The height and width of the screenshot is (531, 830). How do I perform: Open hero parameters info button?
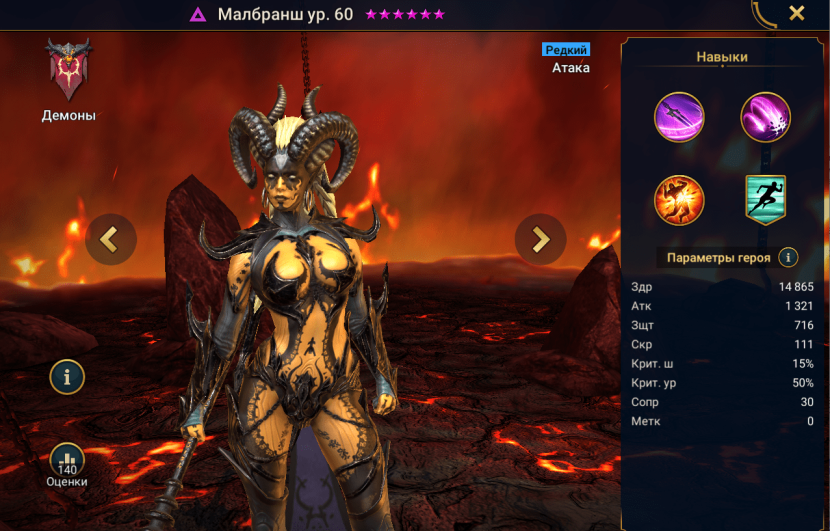(x=788, y=257)
